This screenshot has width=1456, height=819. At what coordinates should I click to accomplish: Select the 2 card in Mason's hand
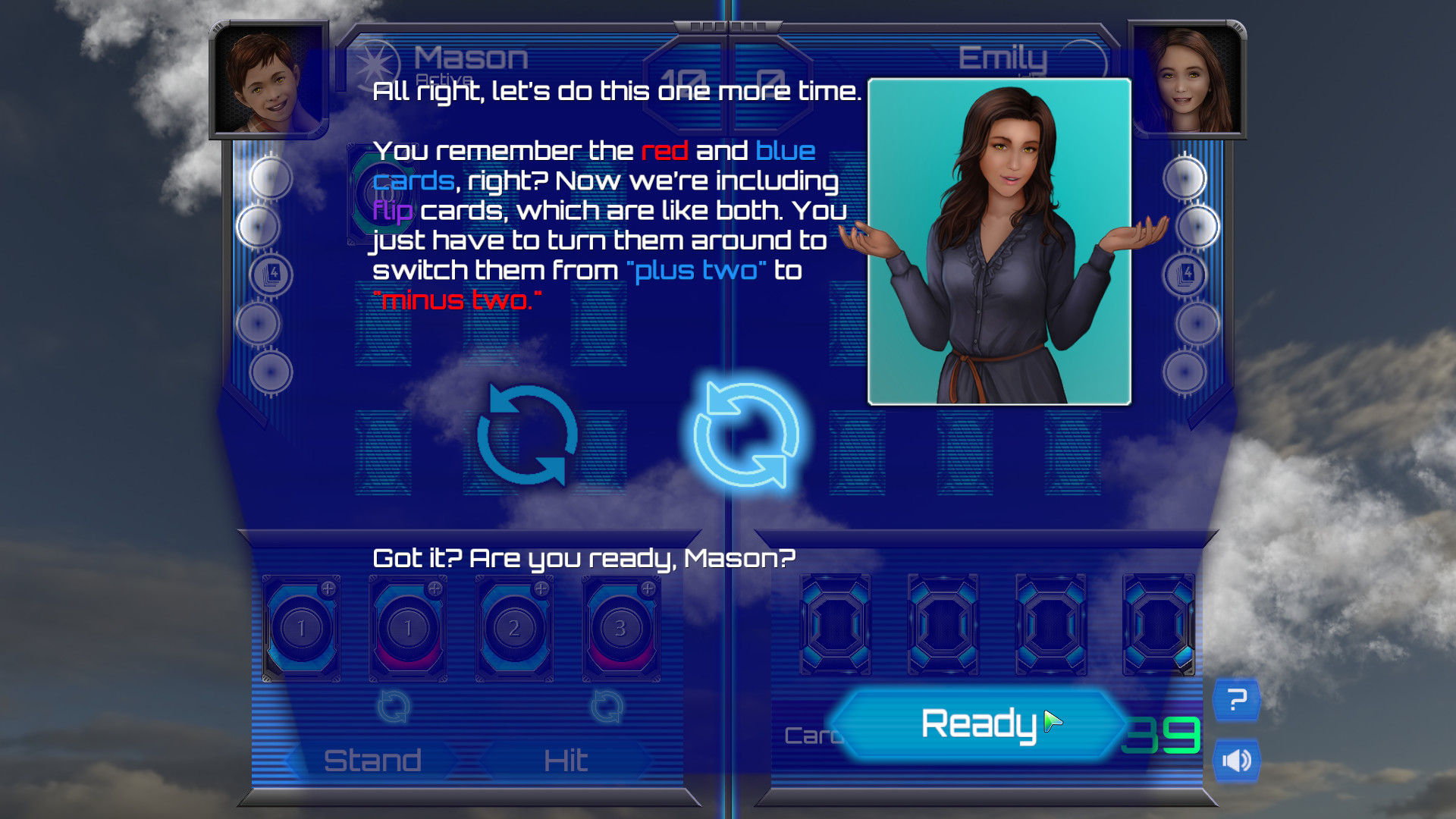point(513,628)
